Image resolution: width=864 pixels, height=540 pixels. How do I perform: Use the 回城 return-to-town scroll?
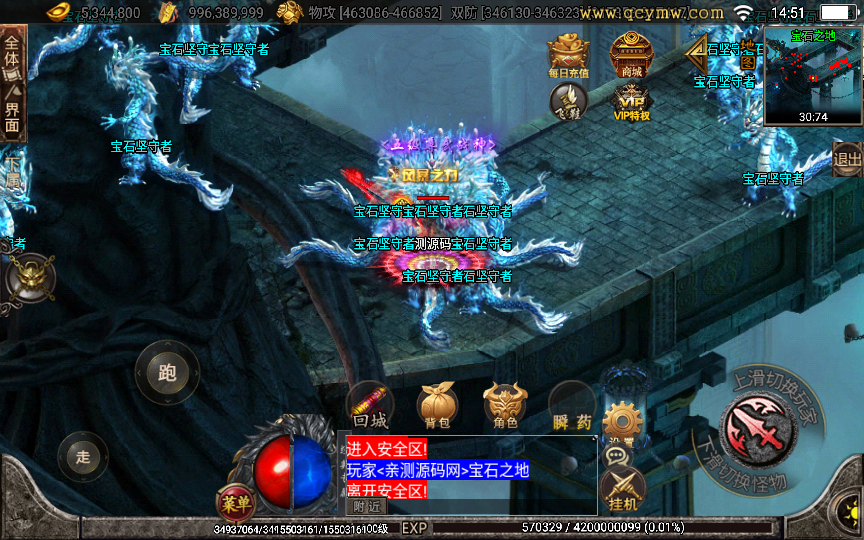(370, 406)
